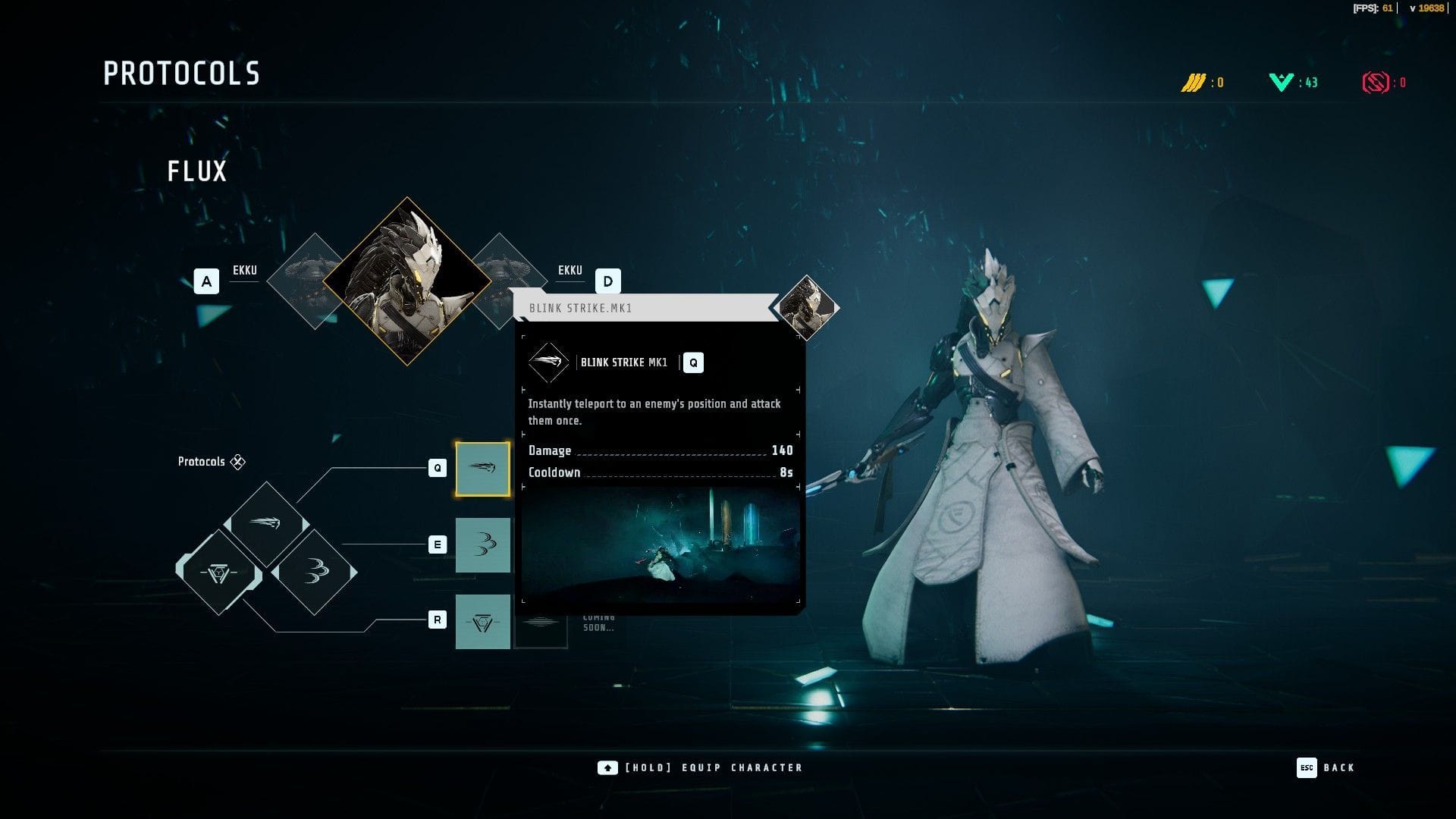Click the Blink Strike diamond in protocol tree
1456x819 pixels.
point(265,523)
